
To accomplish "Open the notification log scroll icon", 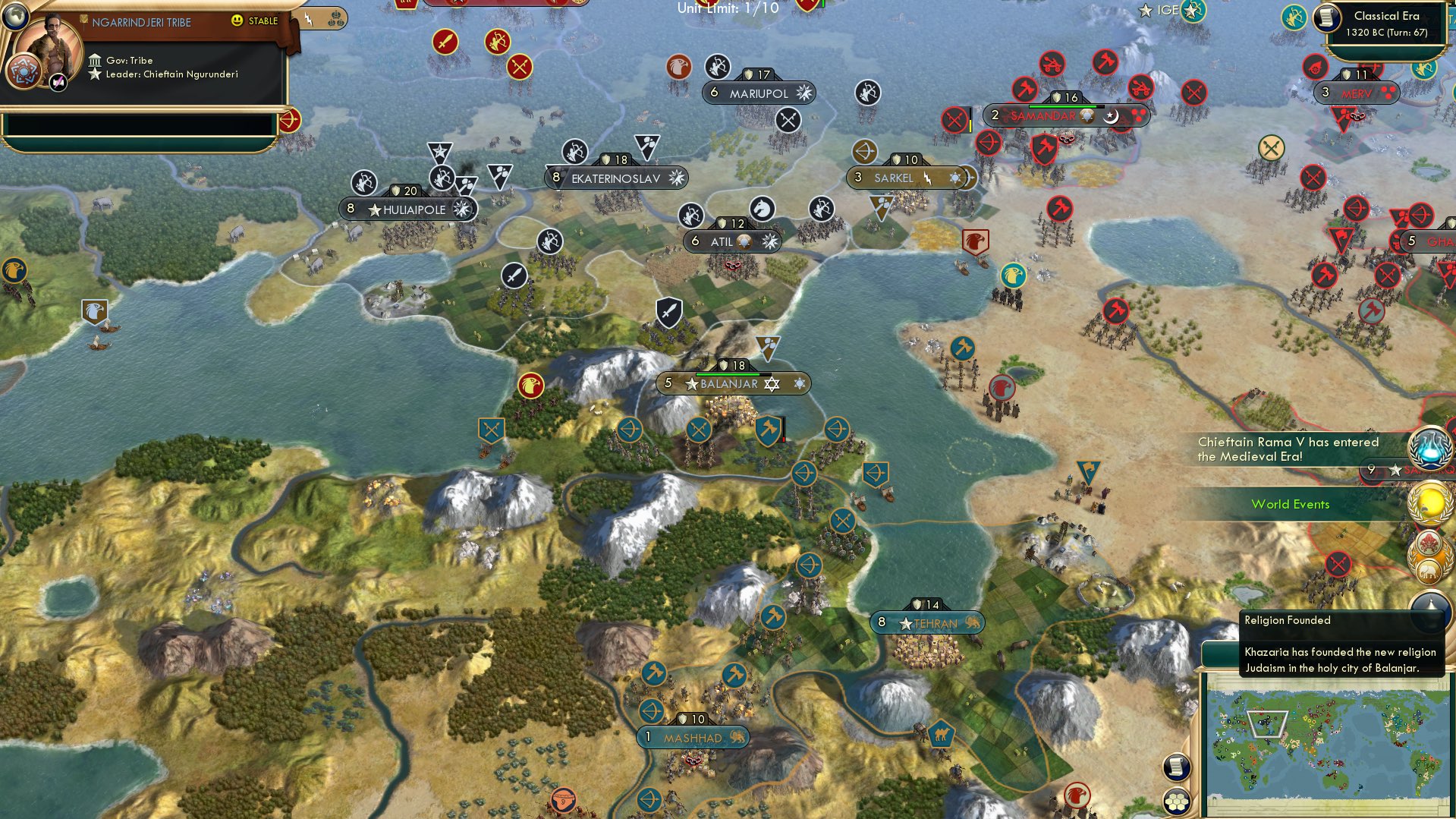I will (x=1175, y=765).
